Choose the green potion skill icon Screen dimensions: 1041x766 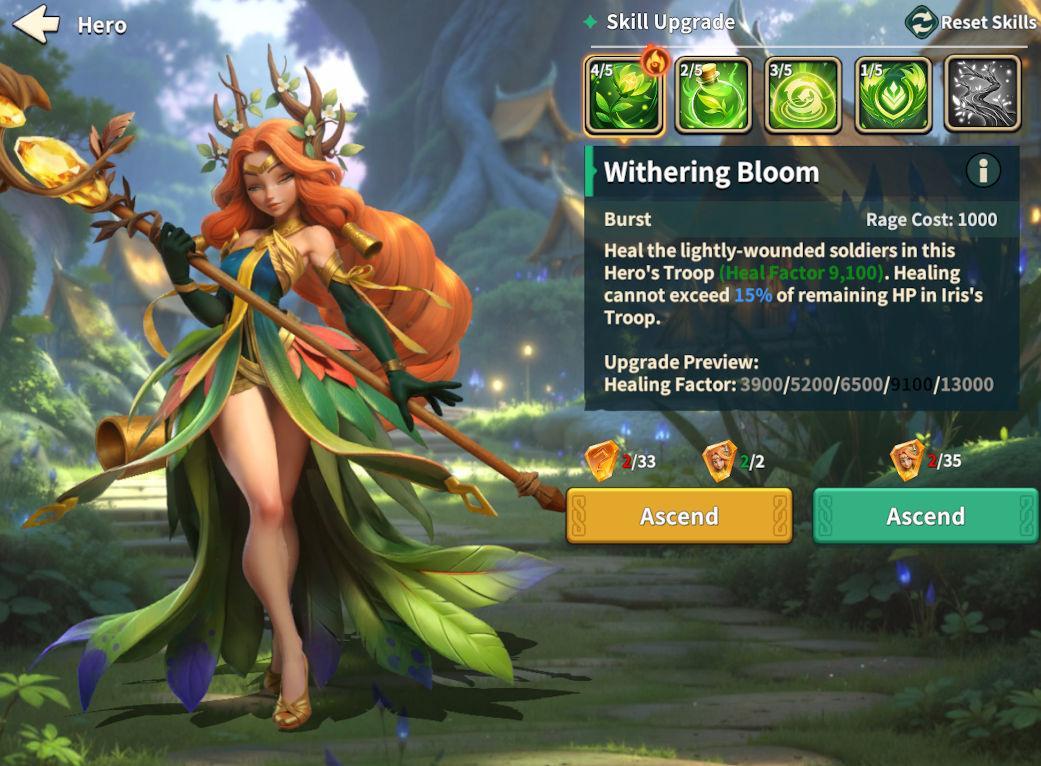(713, 95)
